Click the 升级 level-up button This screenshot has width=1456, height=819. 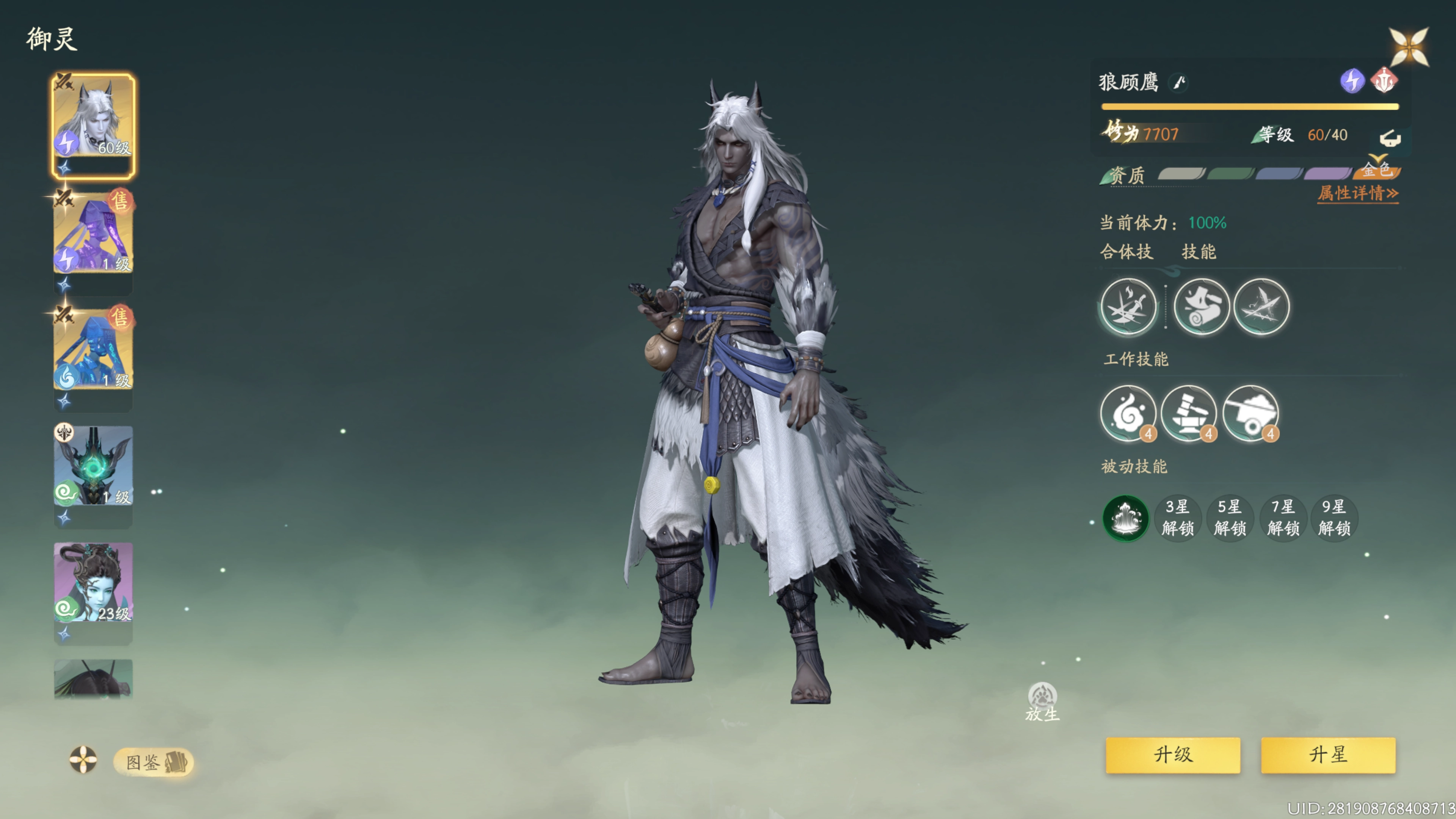pos(1172,755)
